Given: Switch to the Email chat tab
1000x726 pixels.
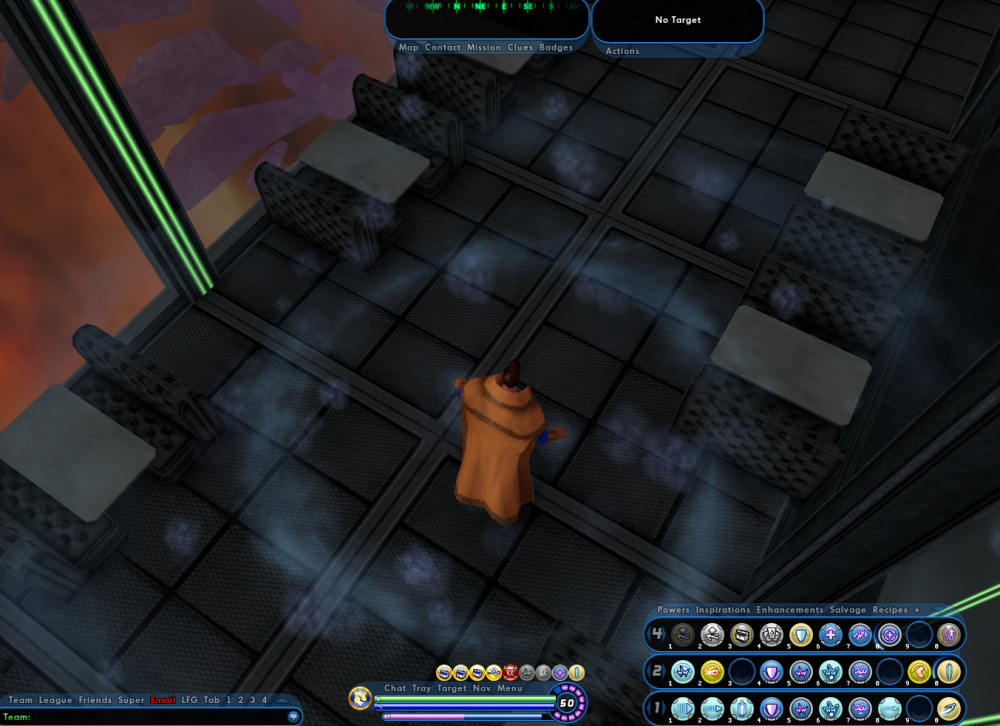Looking at the screenshot, I should 163,700.
